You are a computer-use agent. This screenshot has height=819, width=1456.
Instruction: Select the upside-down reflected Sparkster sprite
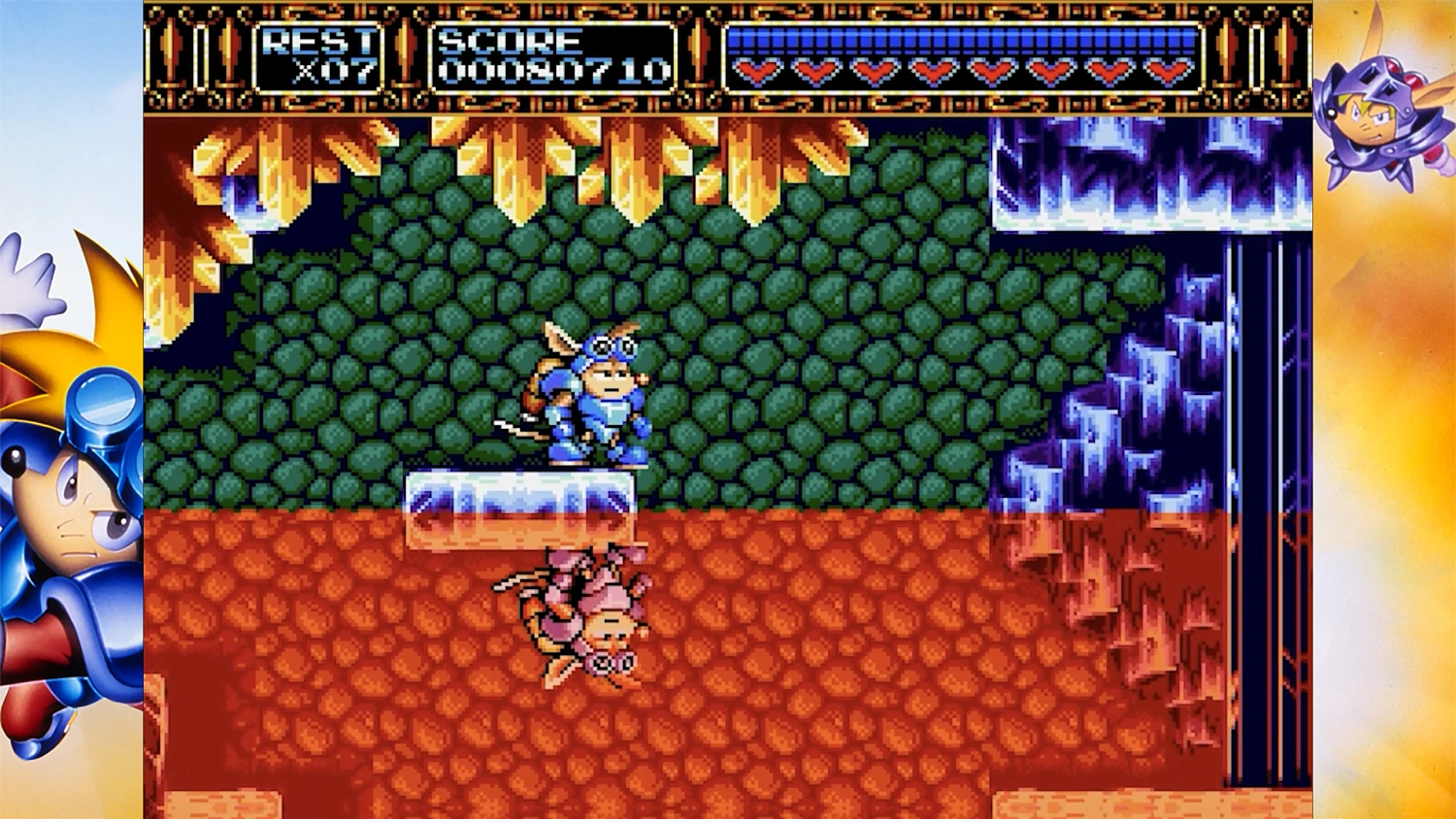coord(582,611)
